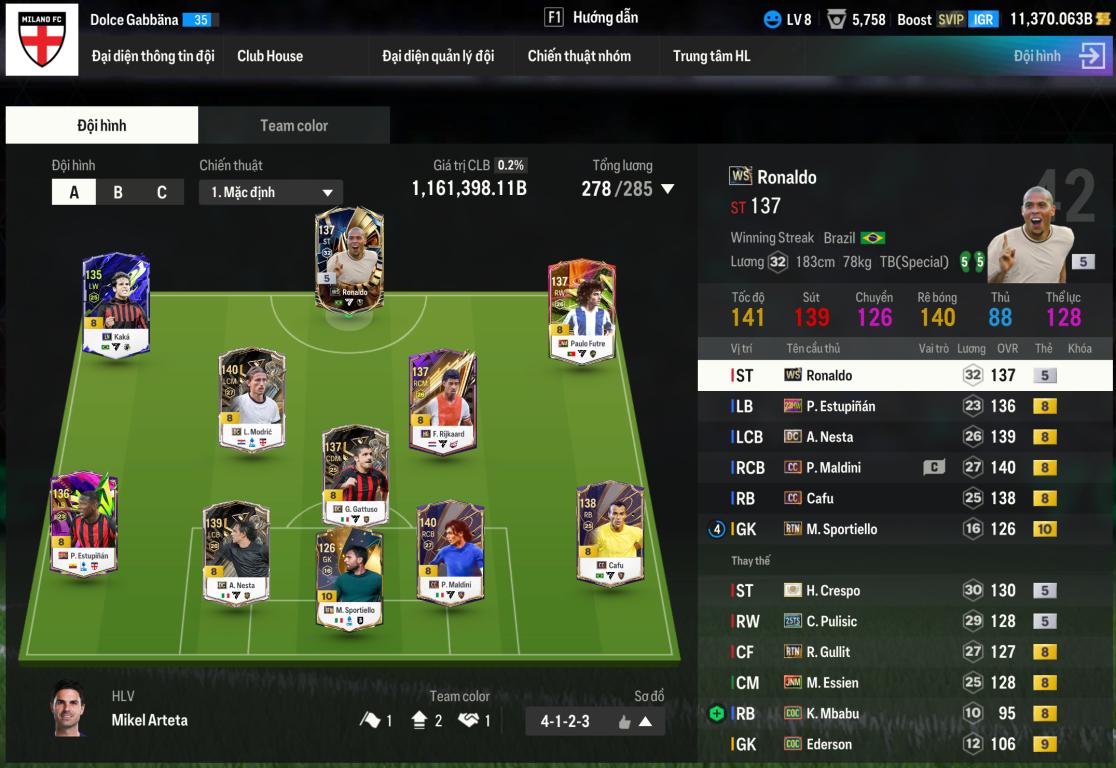Viewport: 1116px width, 768px height.
Task: Open Chiến thuật nhóm menu
Action: 579,56
